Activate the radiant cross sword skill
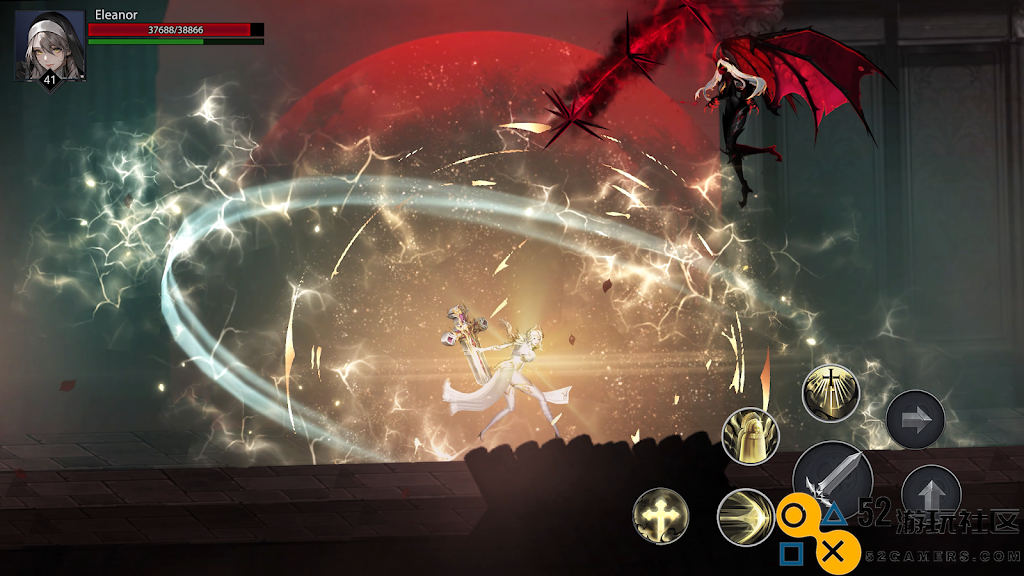Screen dimensions: 1024x576 pyautogui.click(x=831, y=394)
